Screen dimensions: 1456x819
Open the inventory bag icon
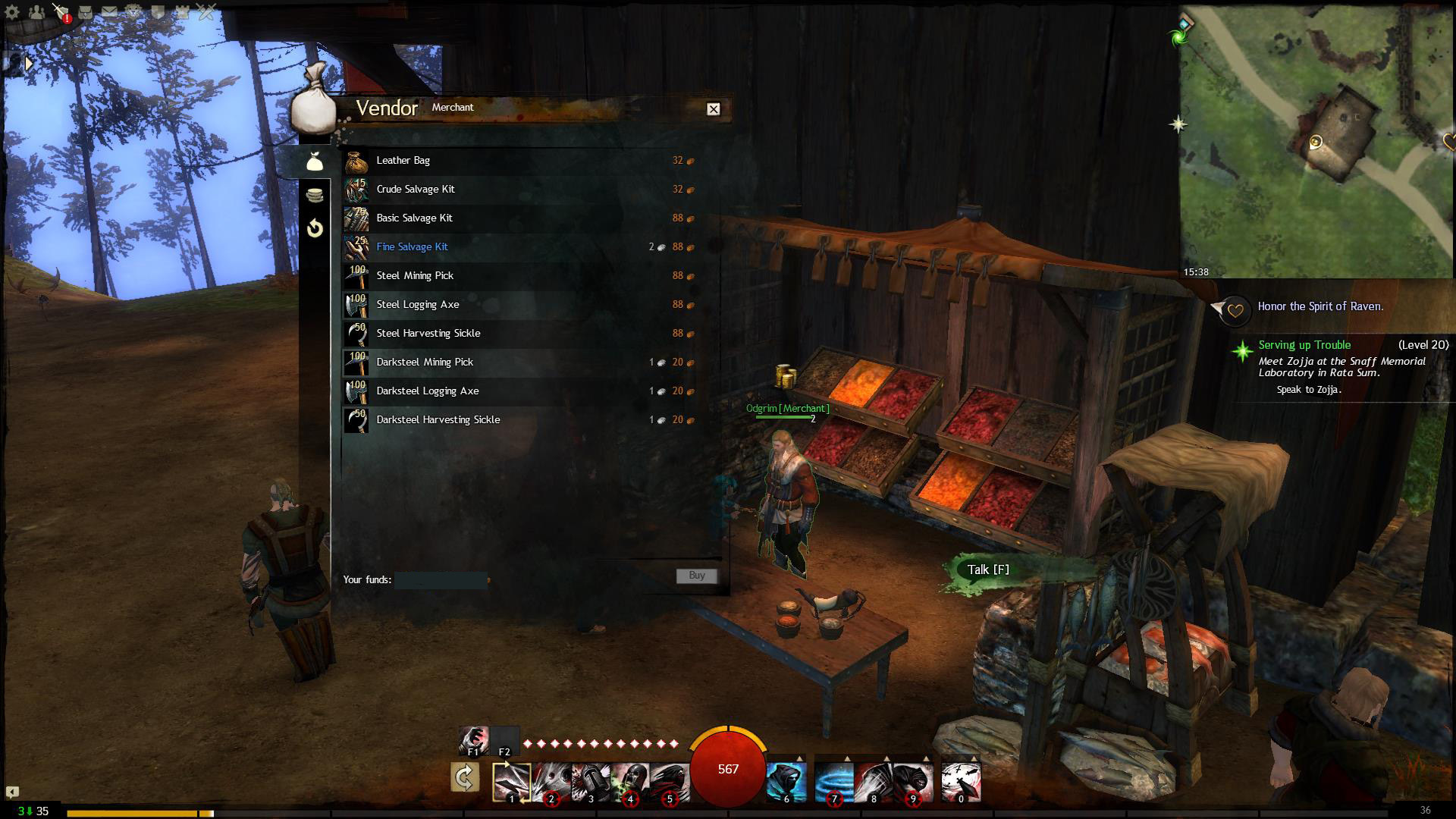[85, 12]
